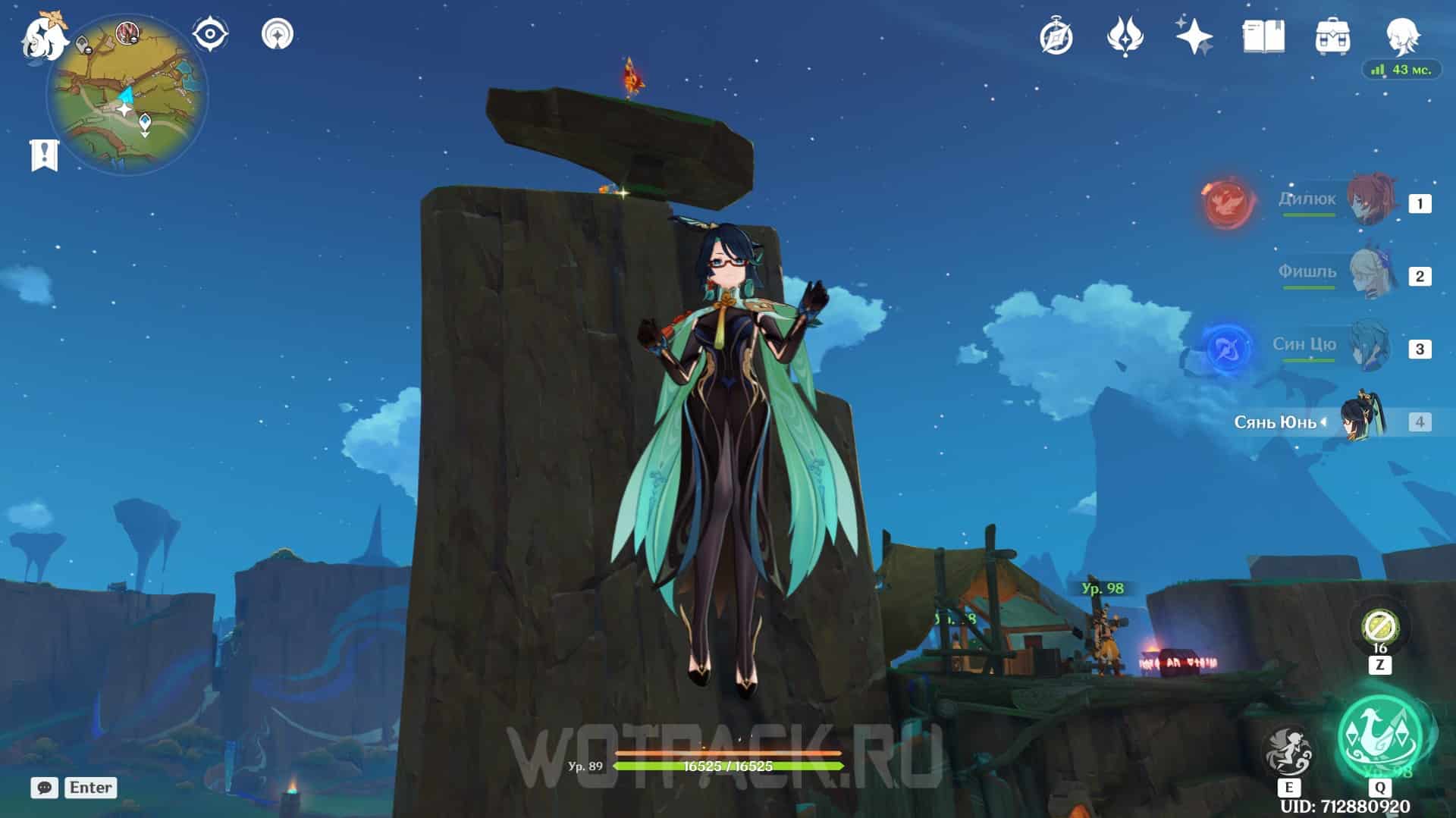Open the Adventurer Handbook book icon

pyautogui.click(x=1263, y=36)
